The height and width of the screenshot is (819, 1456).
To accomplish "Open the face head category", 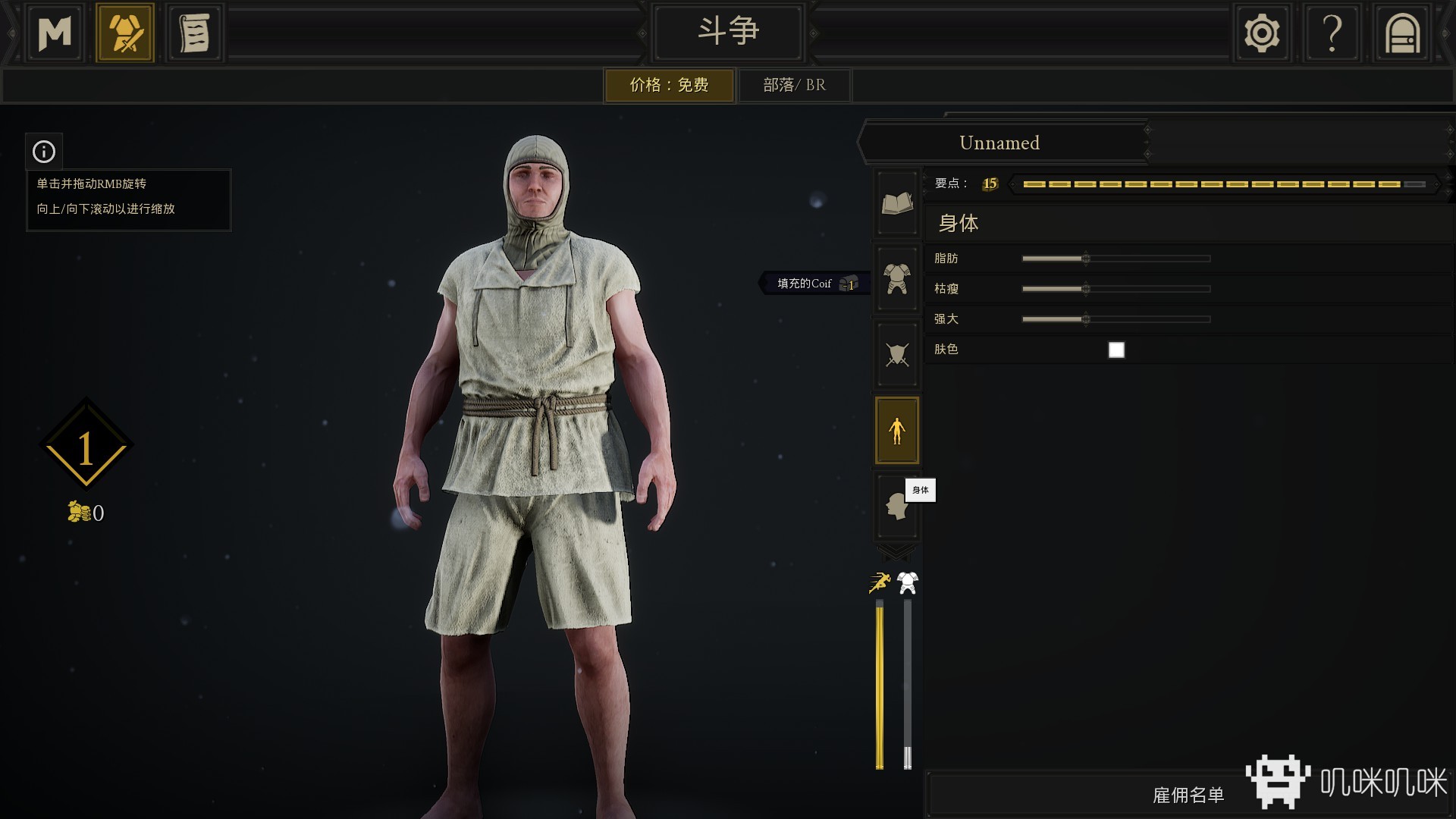I will point(896,506).
